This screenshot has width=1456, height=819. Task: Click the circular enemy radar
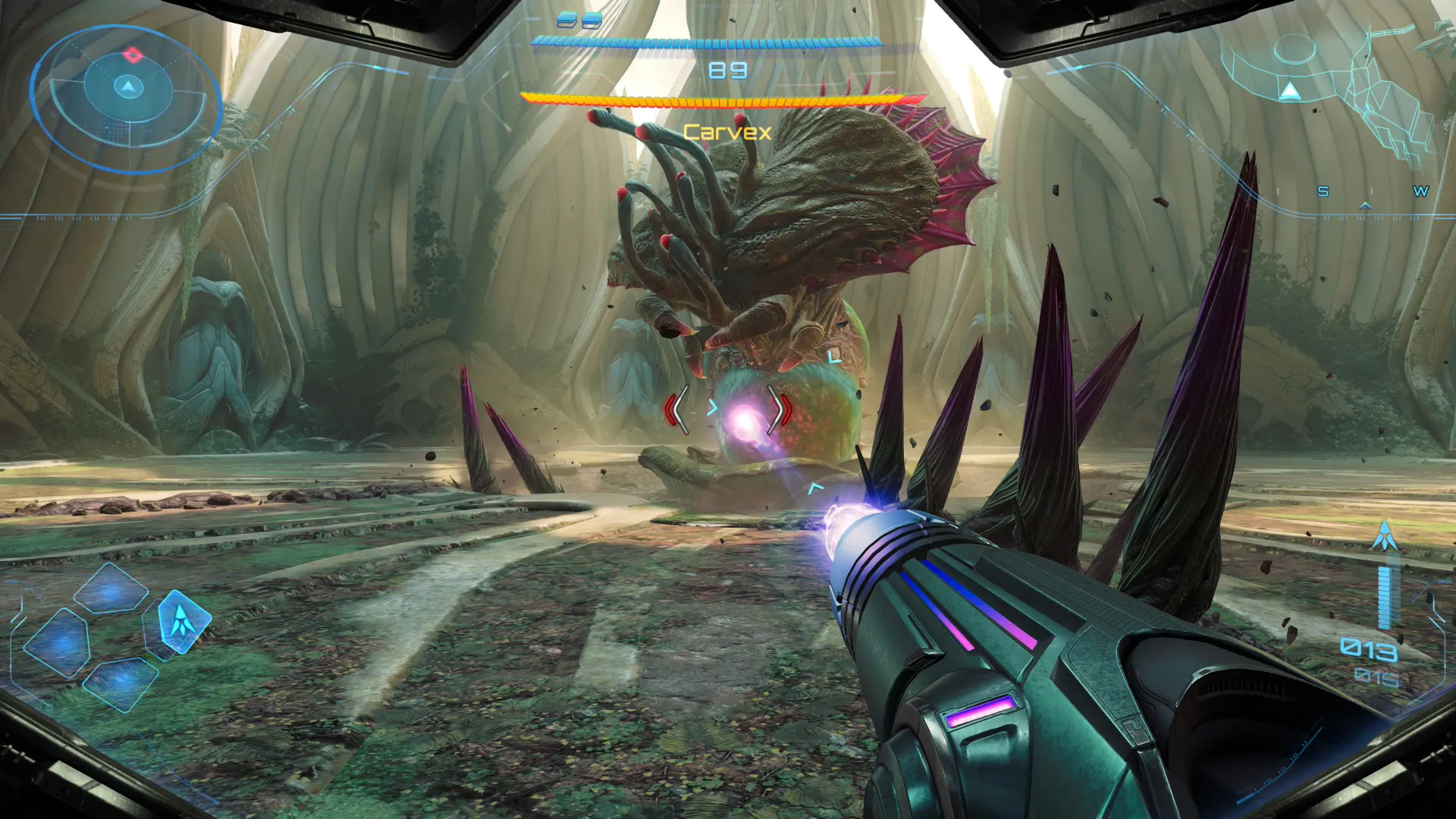tap(126, 97)
